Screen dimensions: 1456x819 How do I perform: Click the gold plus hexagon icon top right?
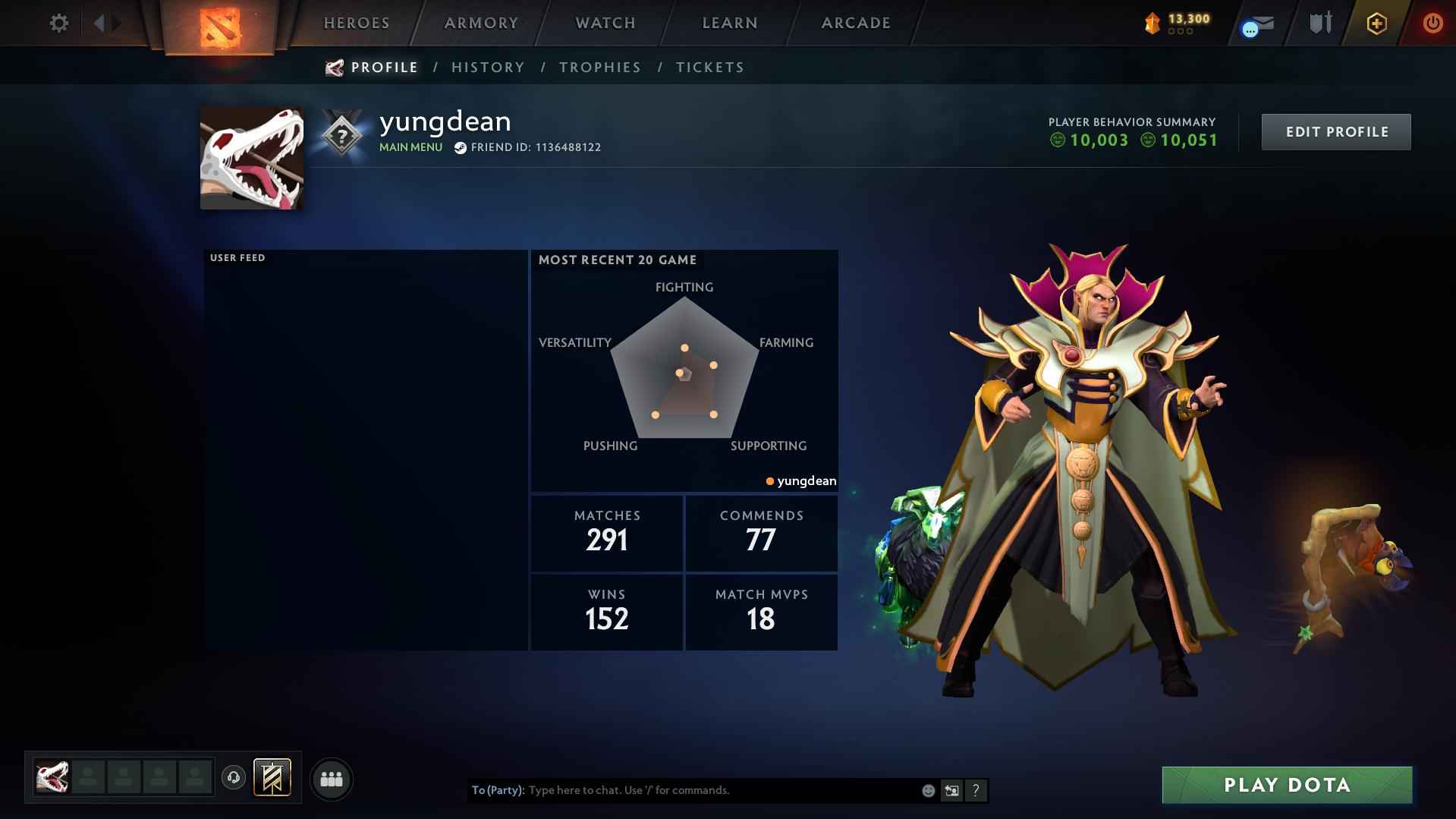click(x=1376, y=23)
